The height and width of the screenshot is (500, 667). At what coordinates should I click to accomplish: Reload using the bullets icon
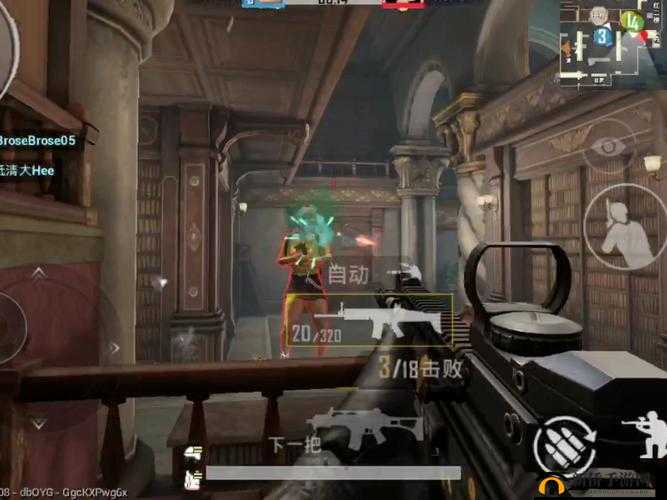click(562, 443)
